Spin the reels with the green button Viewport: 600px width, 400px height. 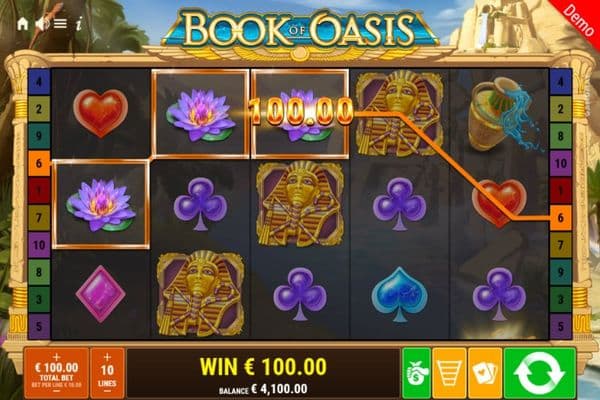click(x=539, y=373)
